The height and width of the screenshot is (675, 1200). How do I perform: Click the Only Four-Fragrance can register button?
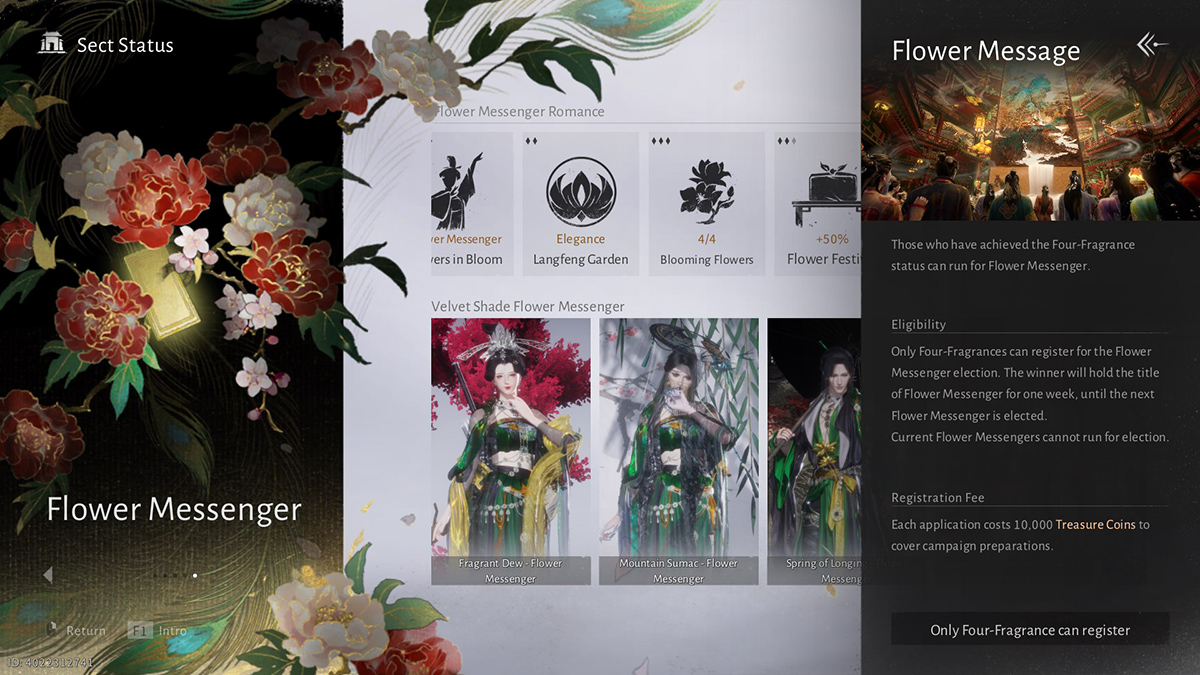[1030, 630]
